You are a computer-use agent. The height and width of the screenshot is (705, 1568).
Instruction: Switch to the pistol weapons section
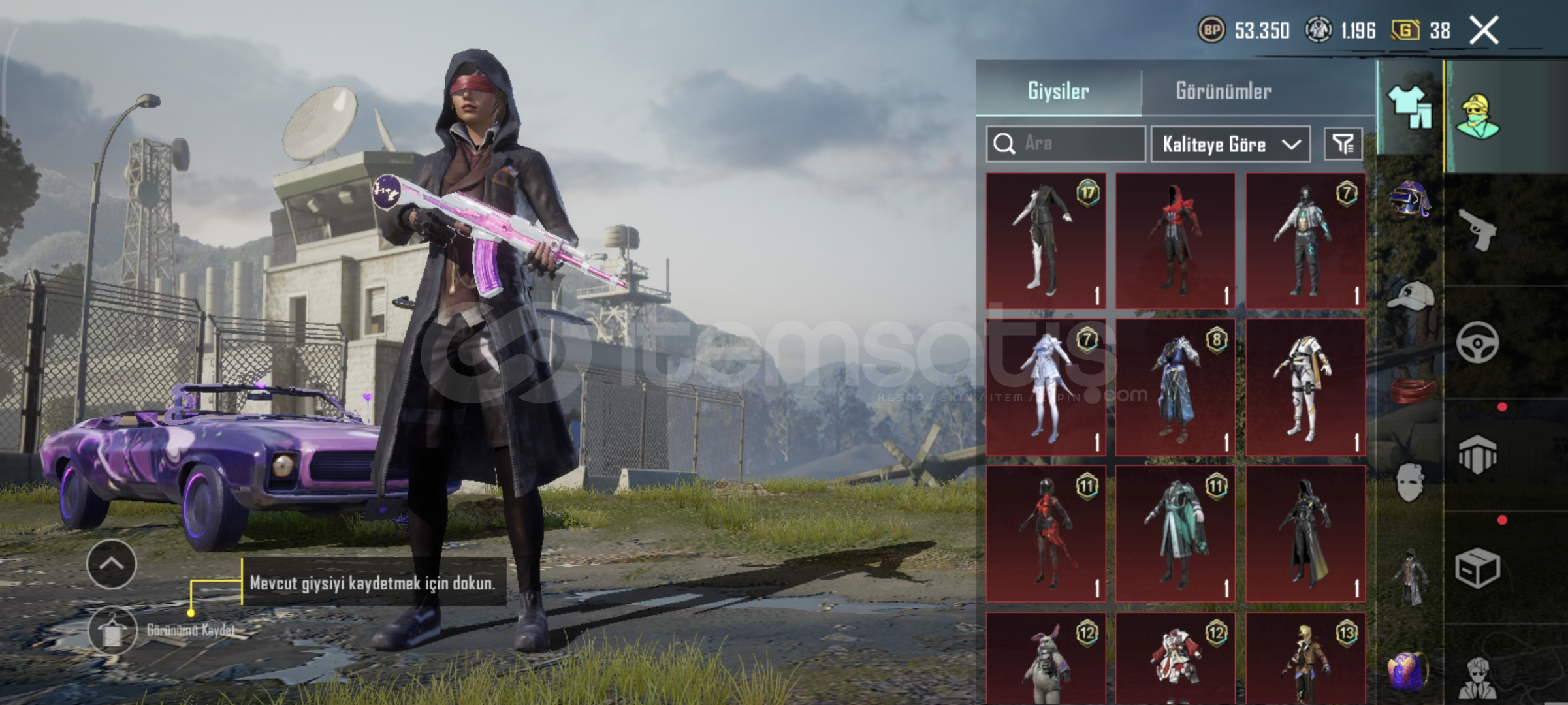click(1477, 229)
